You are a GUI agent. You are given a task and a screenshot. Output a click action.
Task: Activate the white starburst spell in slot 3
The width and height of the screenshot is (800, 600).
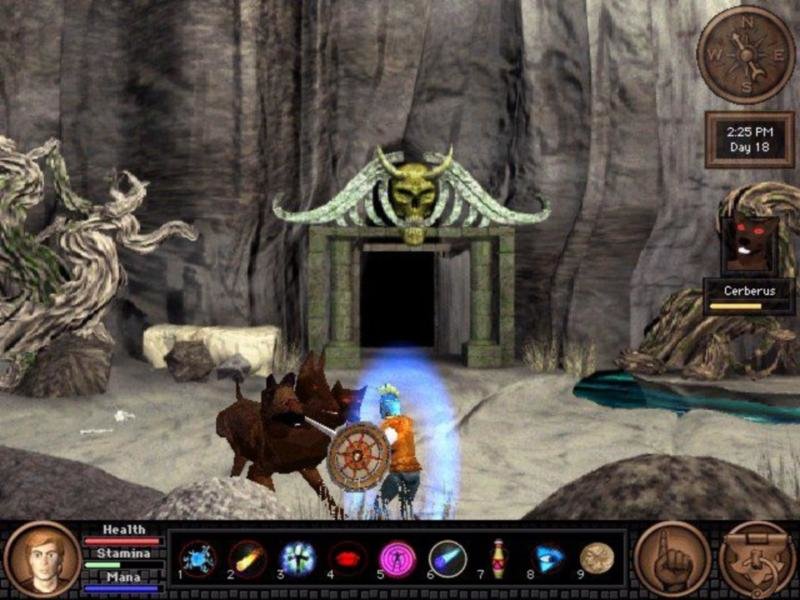click(x=297, y=558)
